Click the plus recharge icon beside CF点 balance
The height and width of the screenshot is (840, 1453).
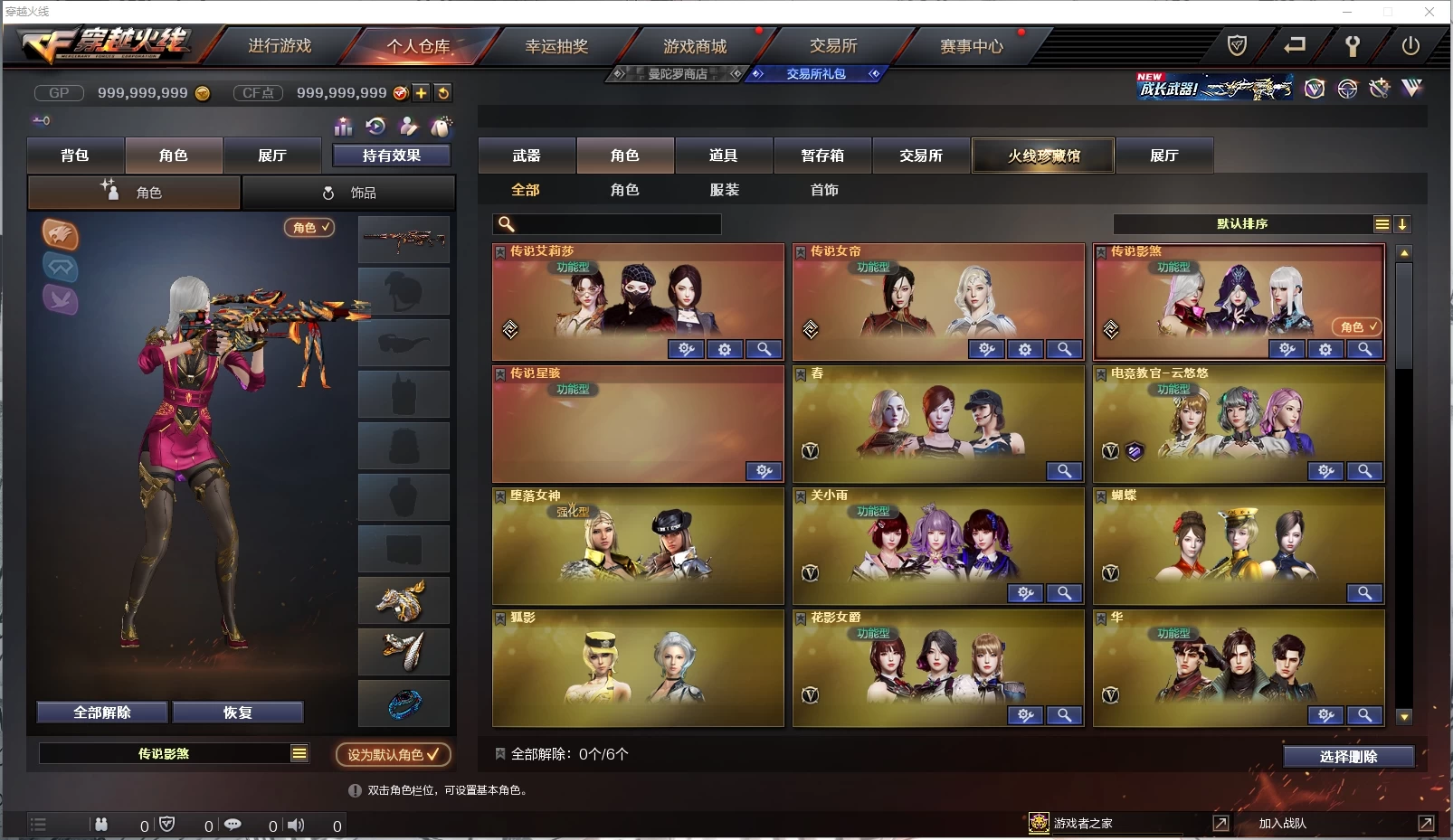click(x=422, y=92)
